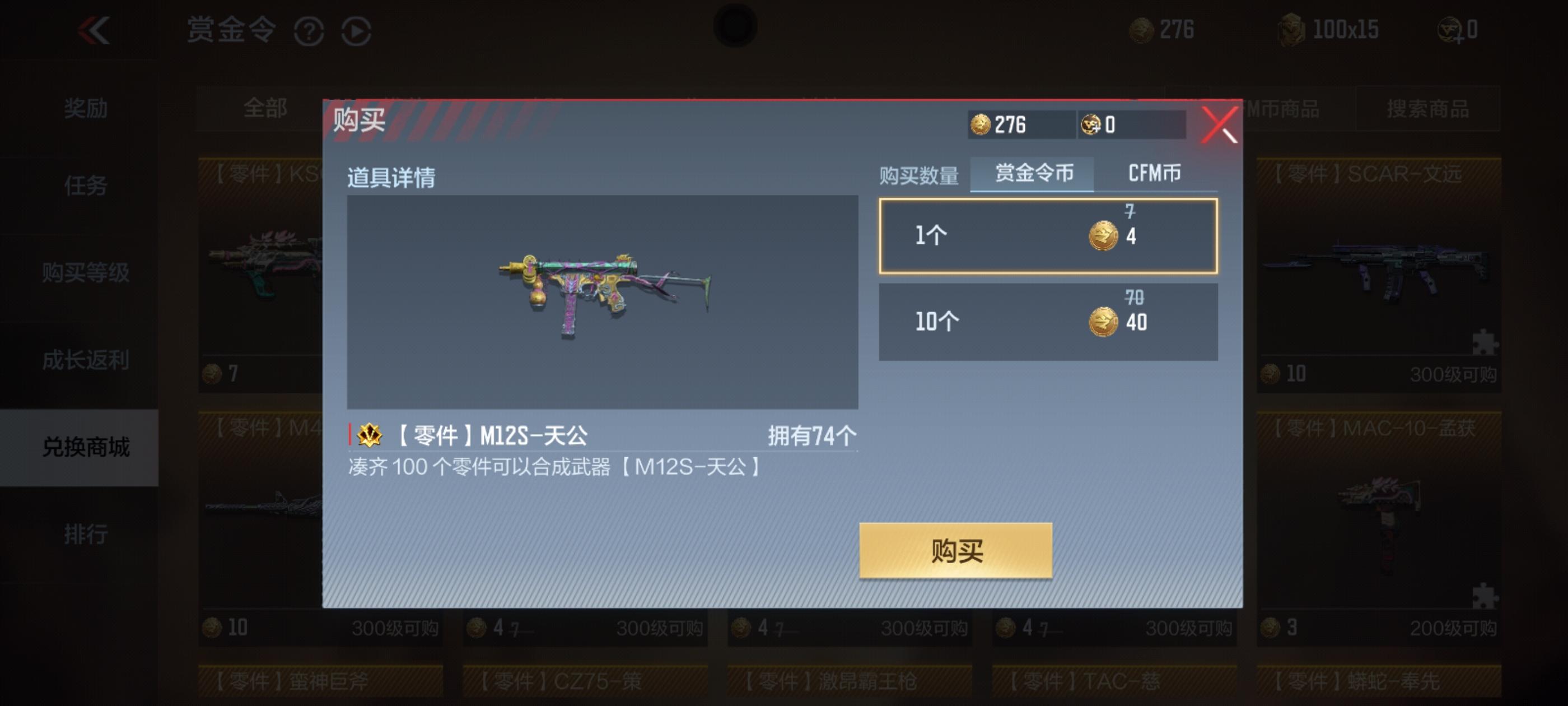
Task: Expand the CFM币商品 category
Action: coord(1290,110)
